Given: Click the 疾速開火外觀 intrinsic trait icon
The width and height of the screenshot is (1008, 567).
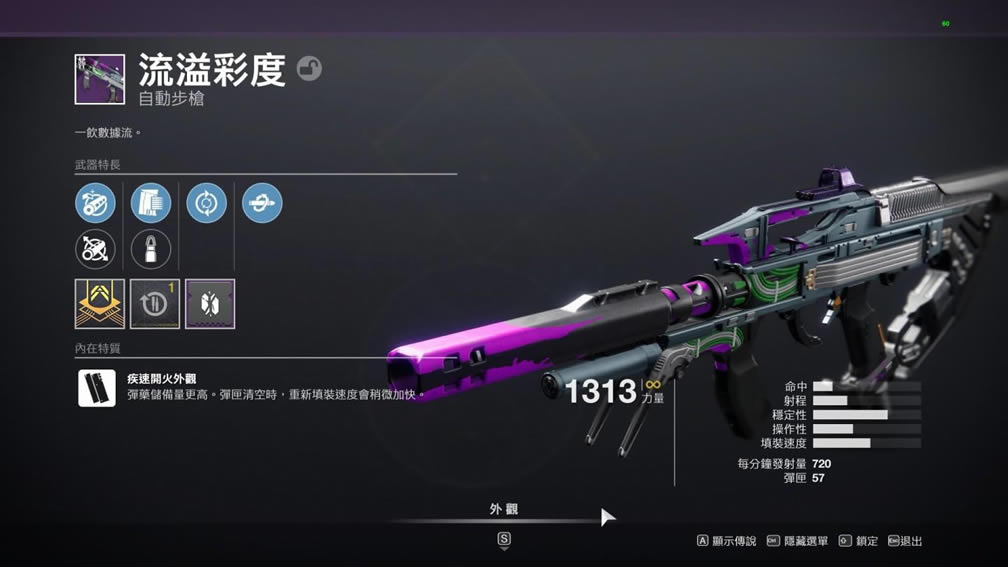Looking at the screenshot, I should 97,388.
